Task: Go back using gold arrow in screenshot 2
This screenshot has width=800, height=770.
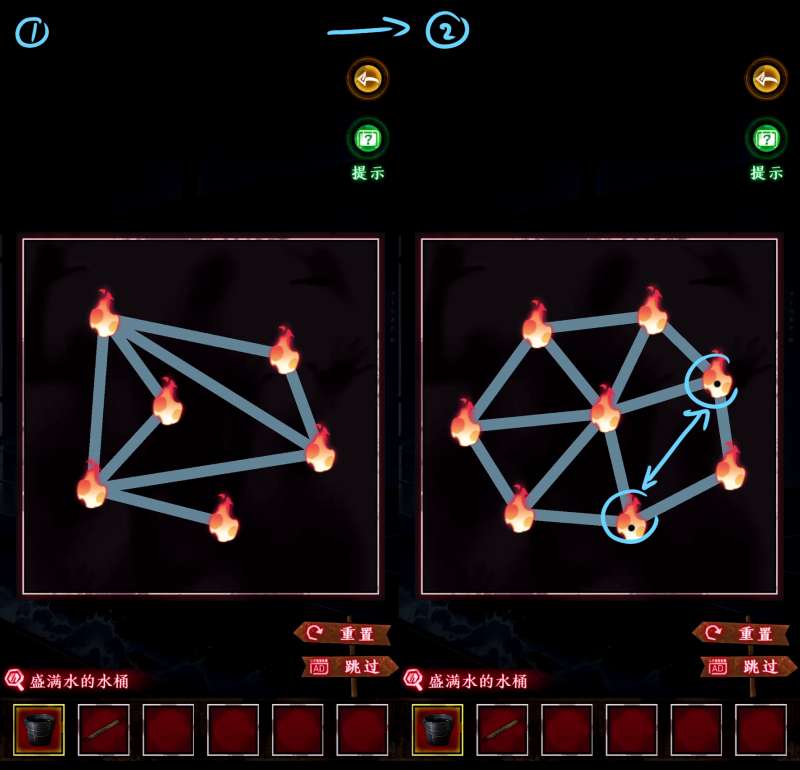Action: tap(766, 78)
